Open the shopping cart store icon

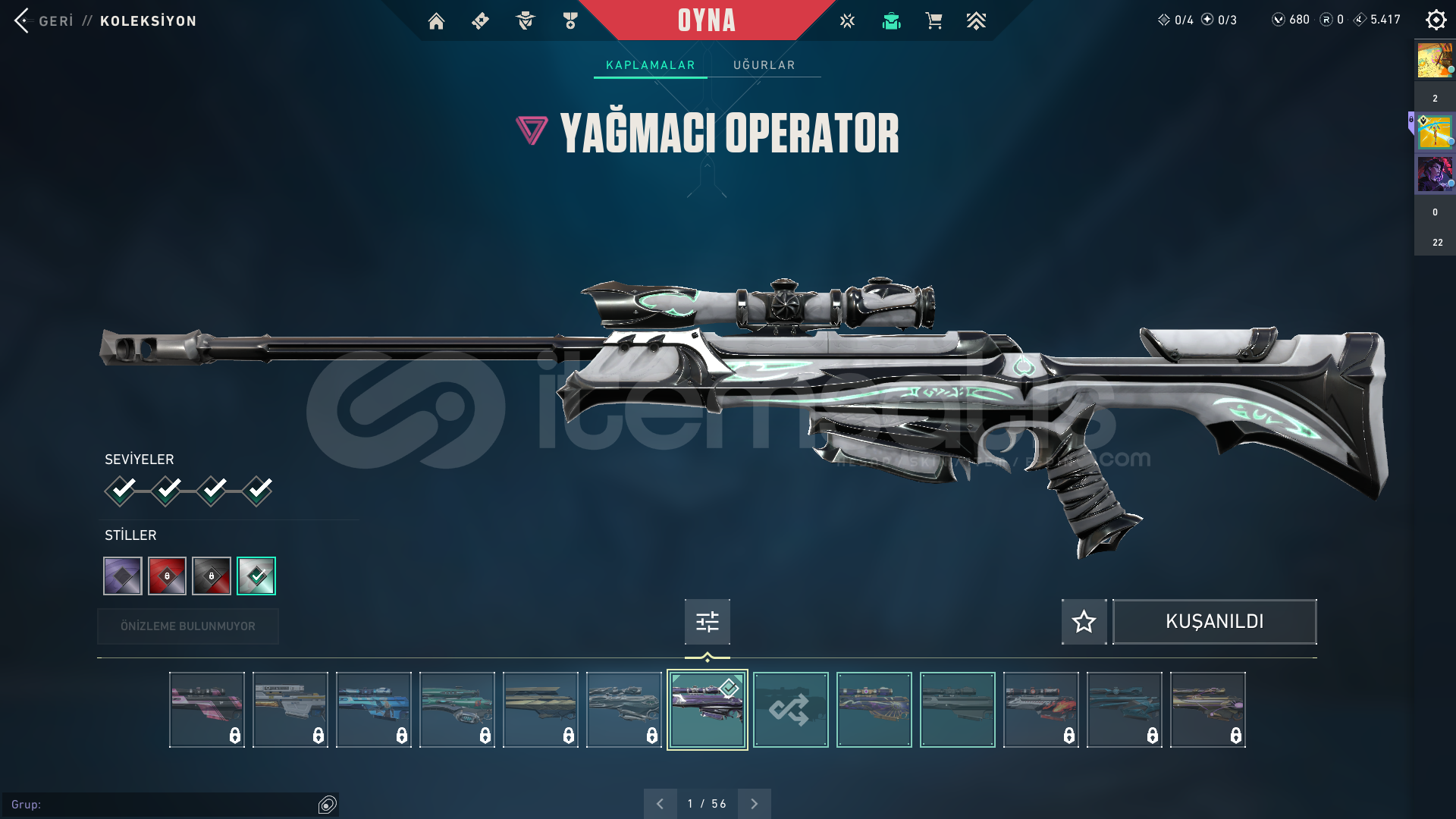click(x=934, y=21)
